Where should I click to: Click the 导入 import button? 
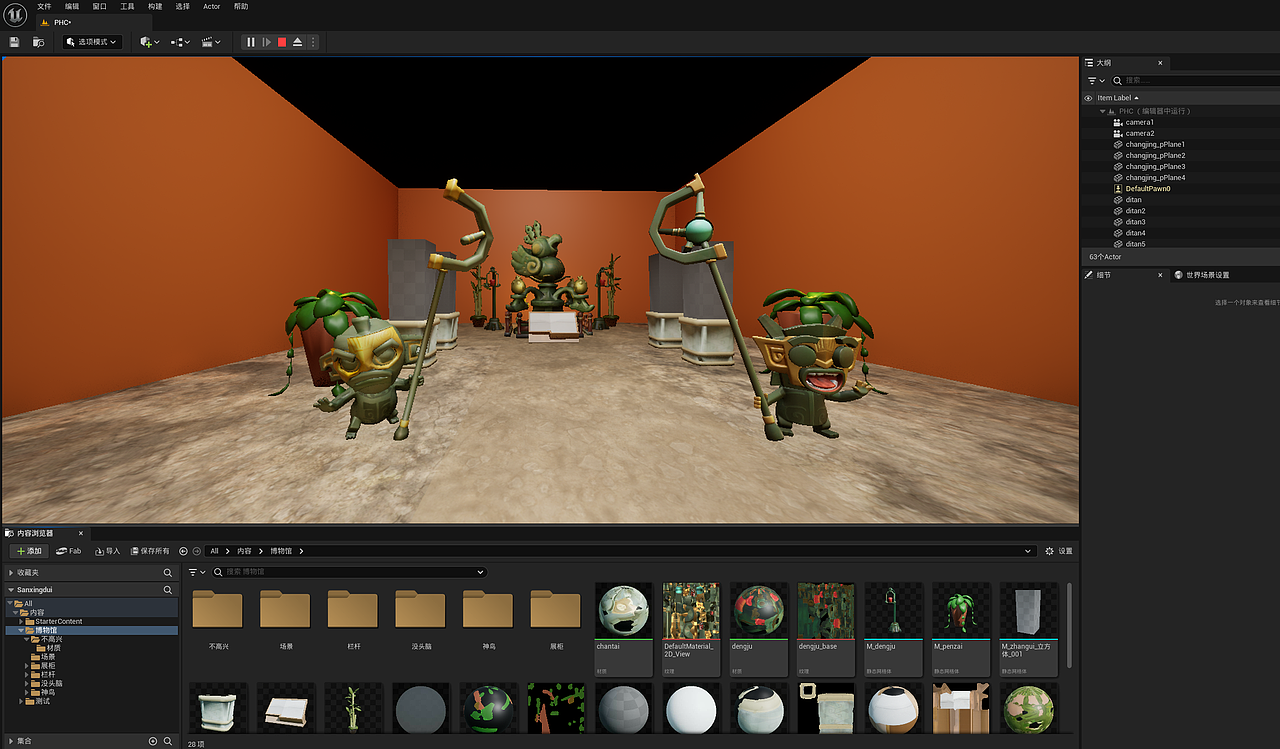coord(106,550)
